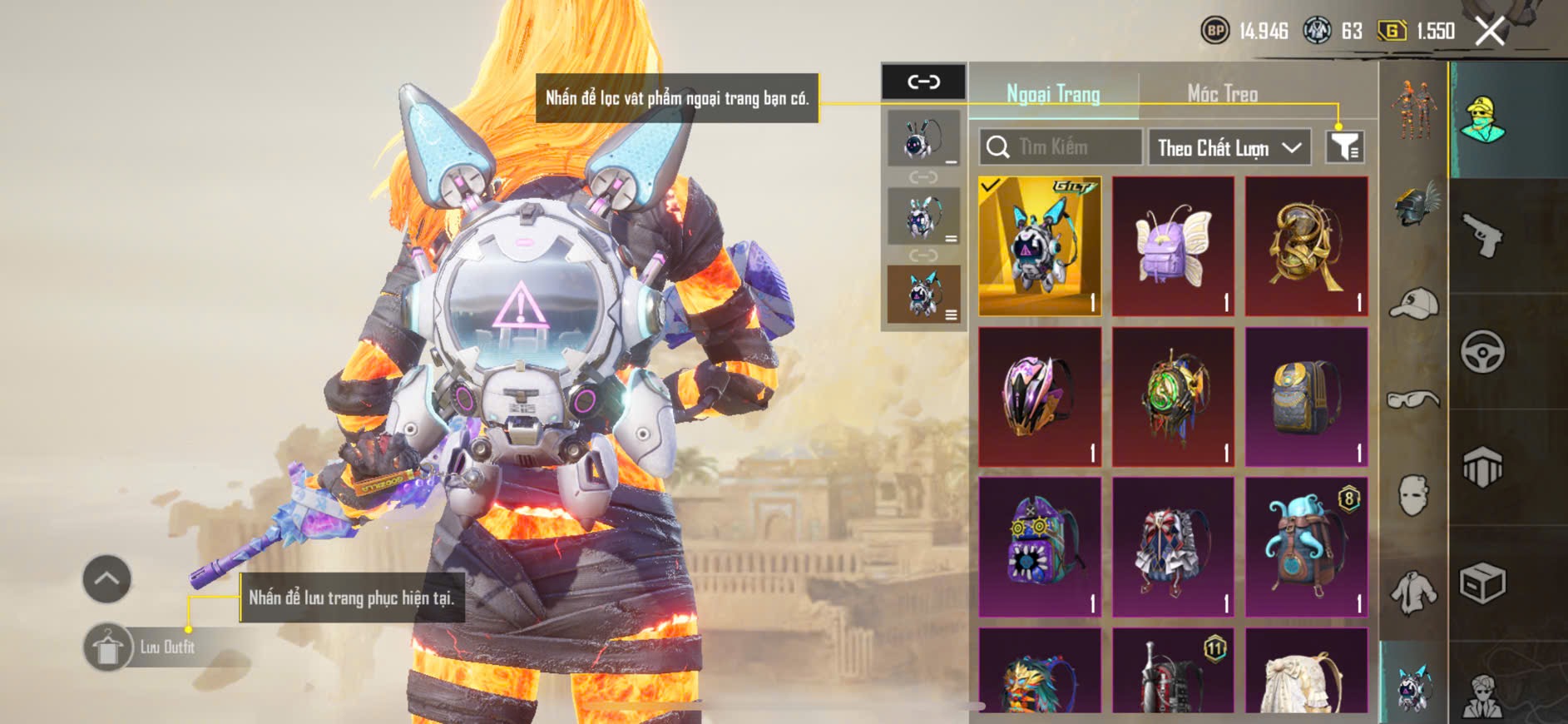Select the yellow robot bunny backpack

pos(1040,245)
